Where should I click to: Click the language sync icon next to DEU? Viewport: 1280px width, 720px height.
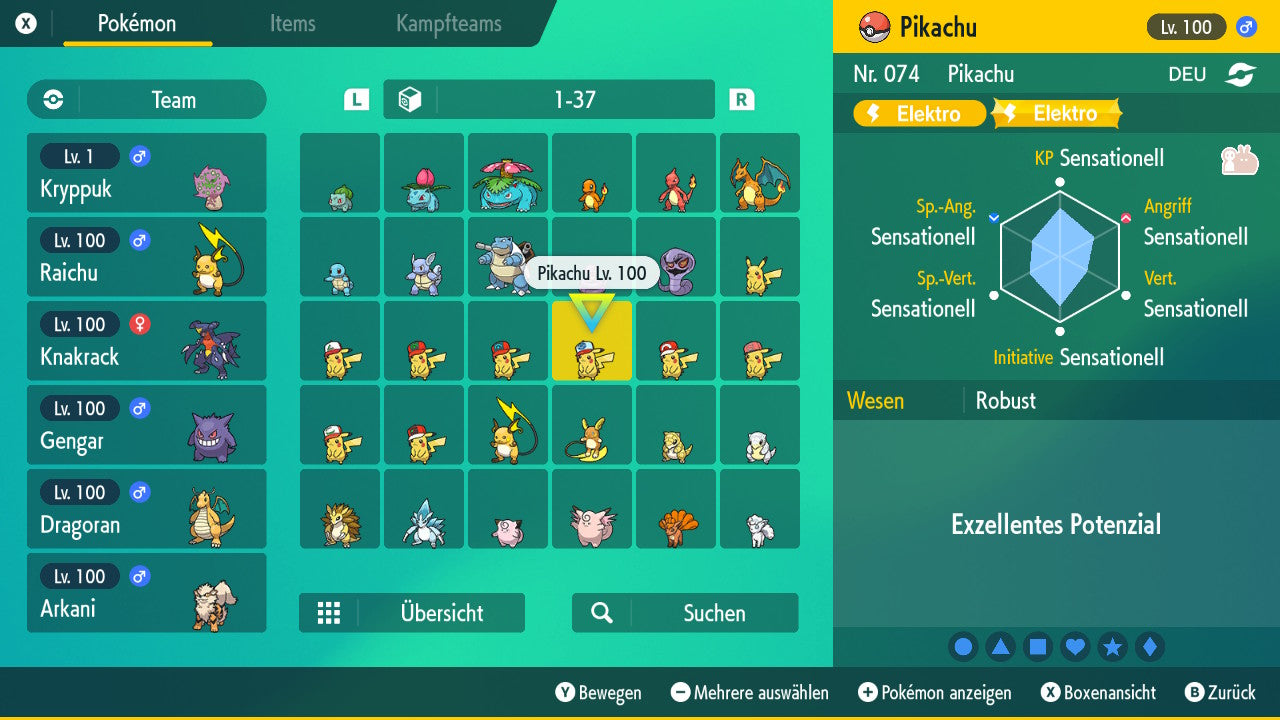coord(1240,73)
